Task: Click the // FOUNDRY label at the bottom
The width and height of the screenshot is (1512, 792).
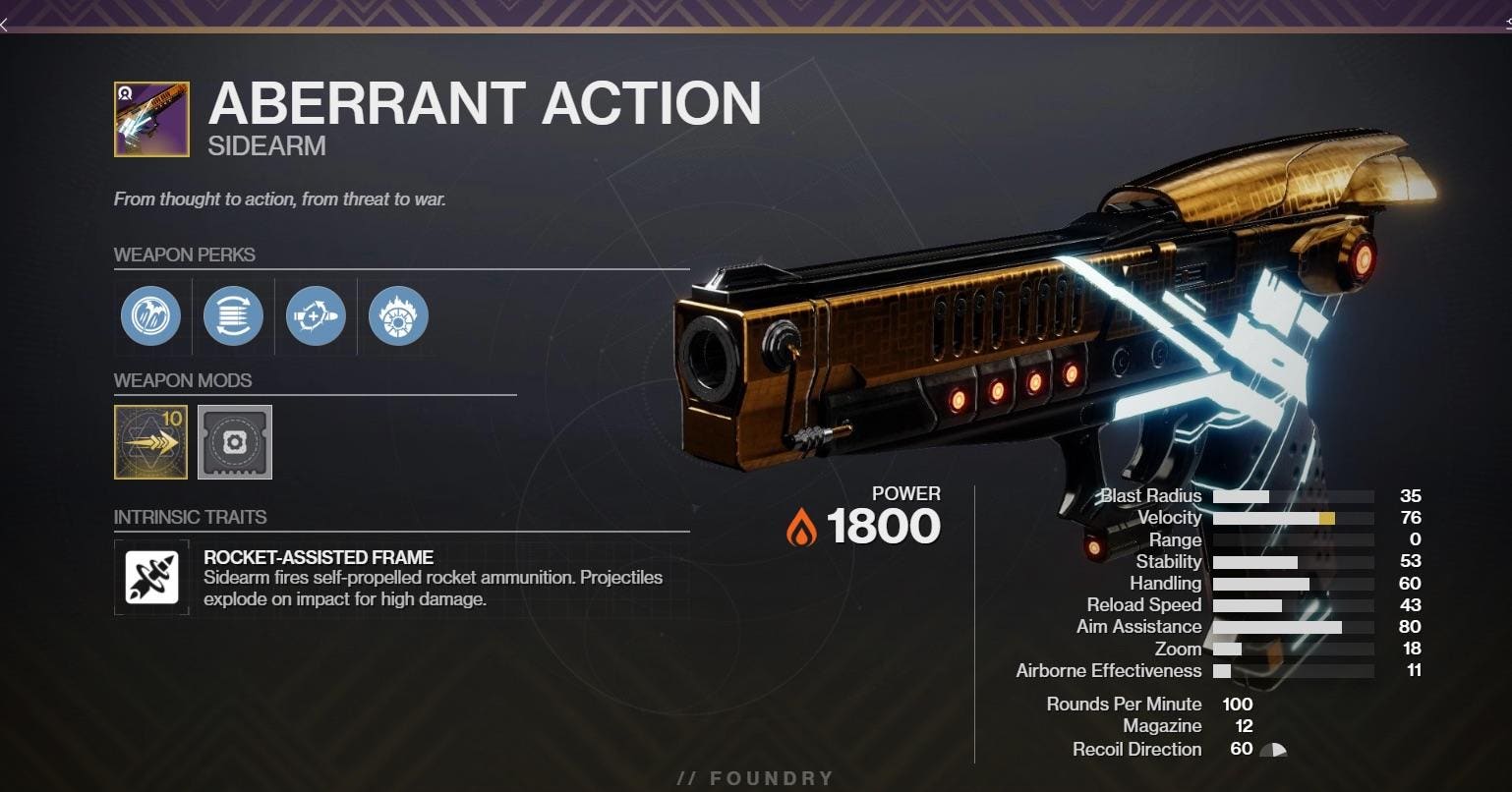Action: [x=755, y=777]
